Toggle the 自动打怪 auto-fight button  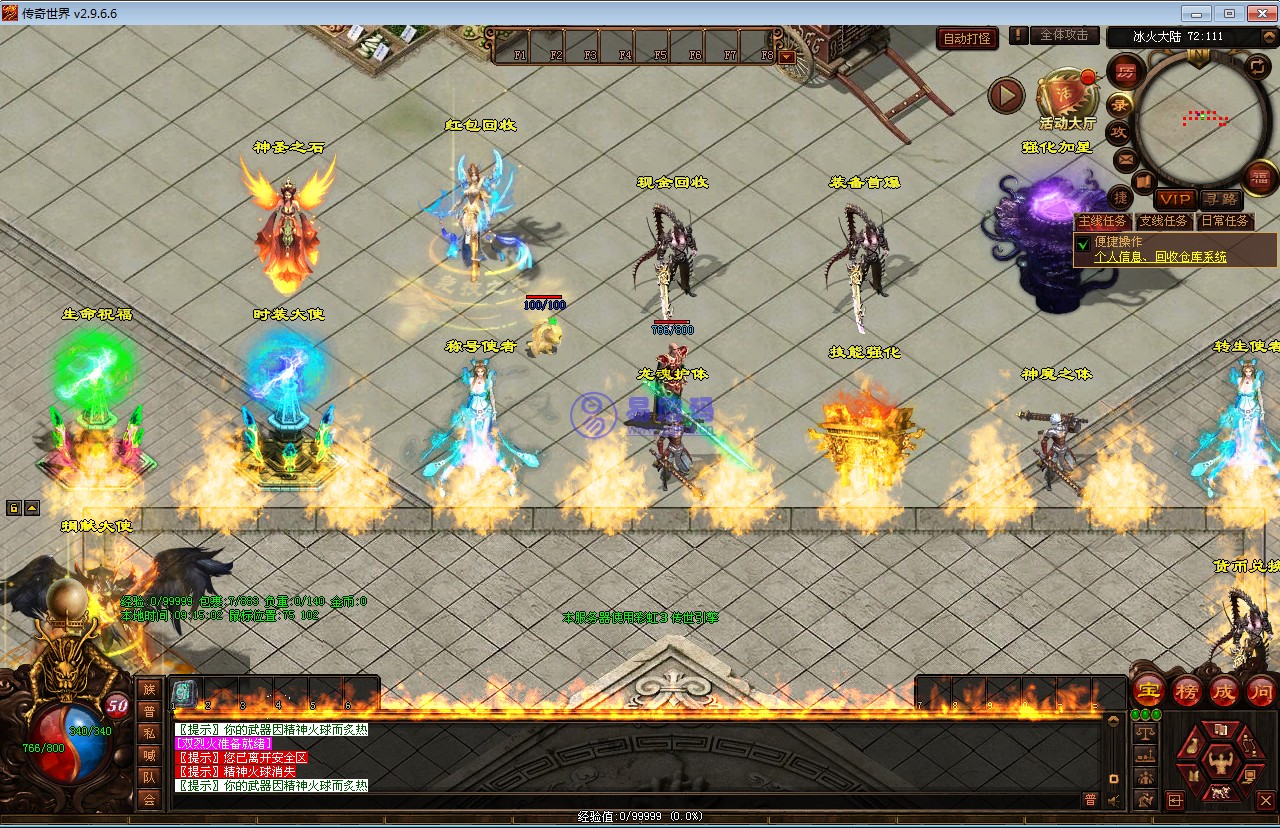click(x=967, y=39)
